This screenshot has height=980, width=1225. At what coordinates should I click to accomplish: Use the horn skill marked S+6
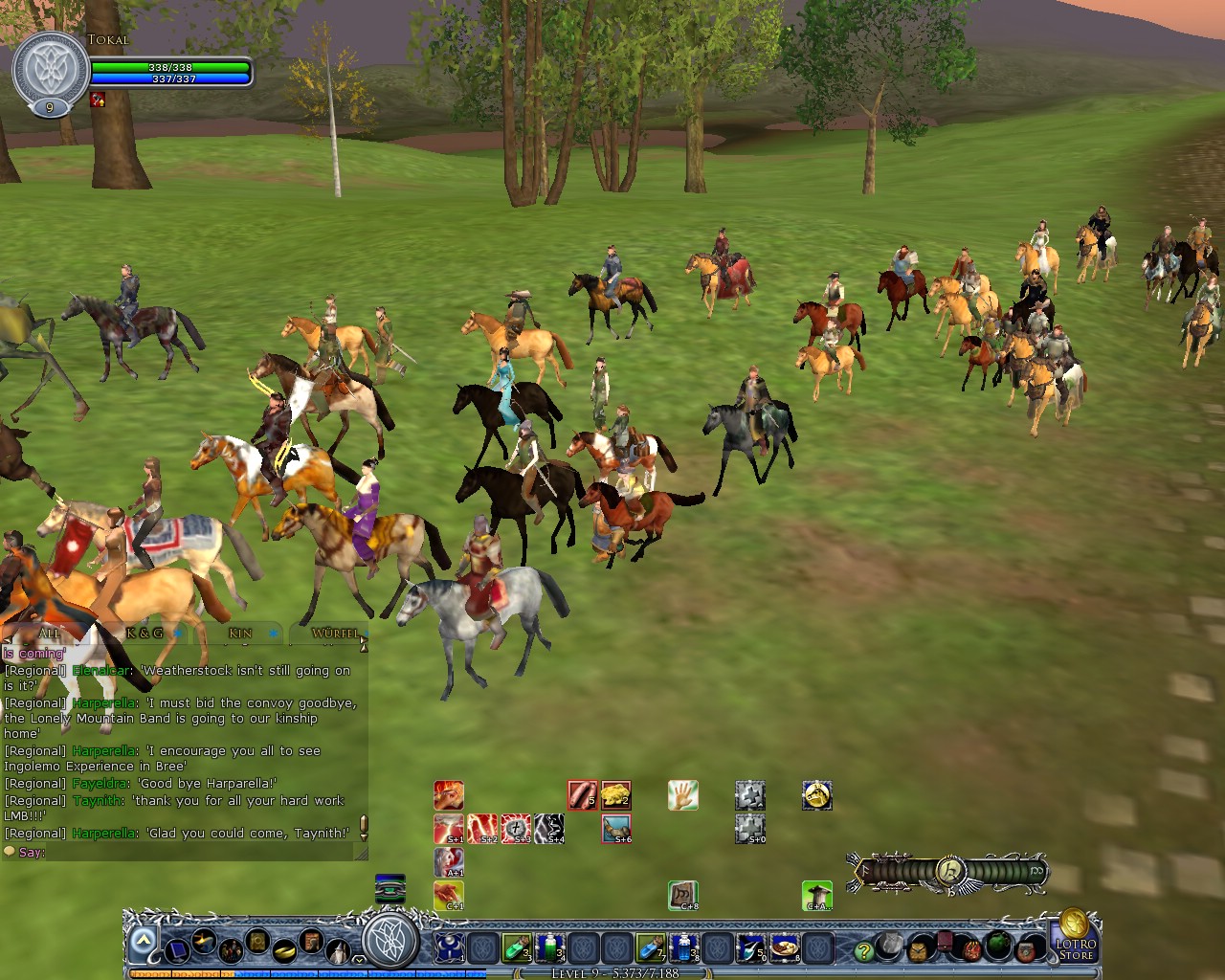click(x=617, y=829)
